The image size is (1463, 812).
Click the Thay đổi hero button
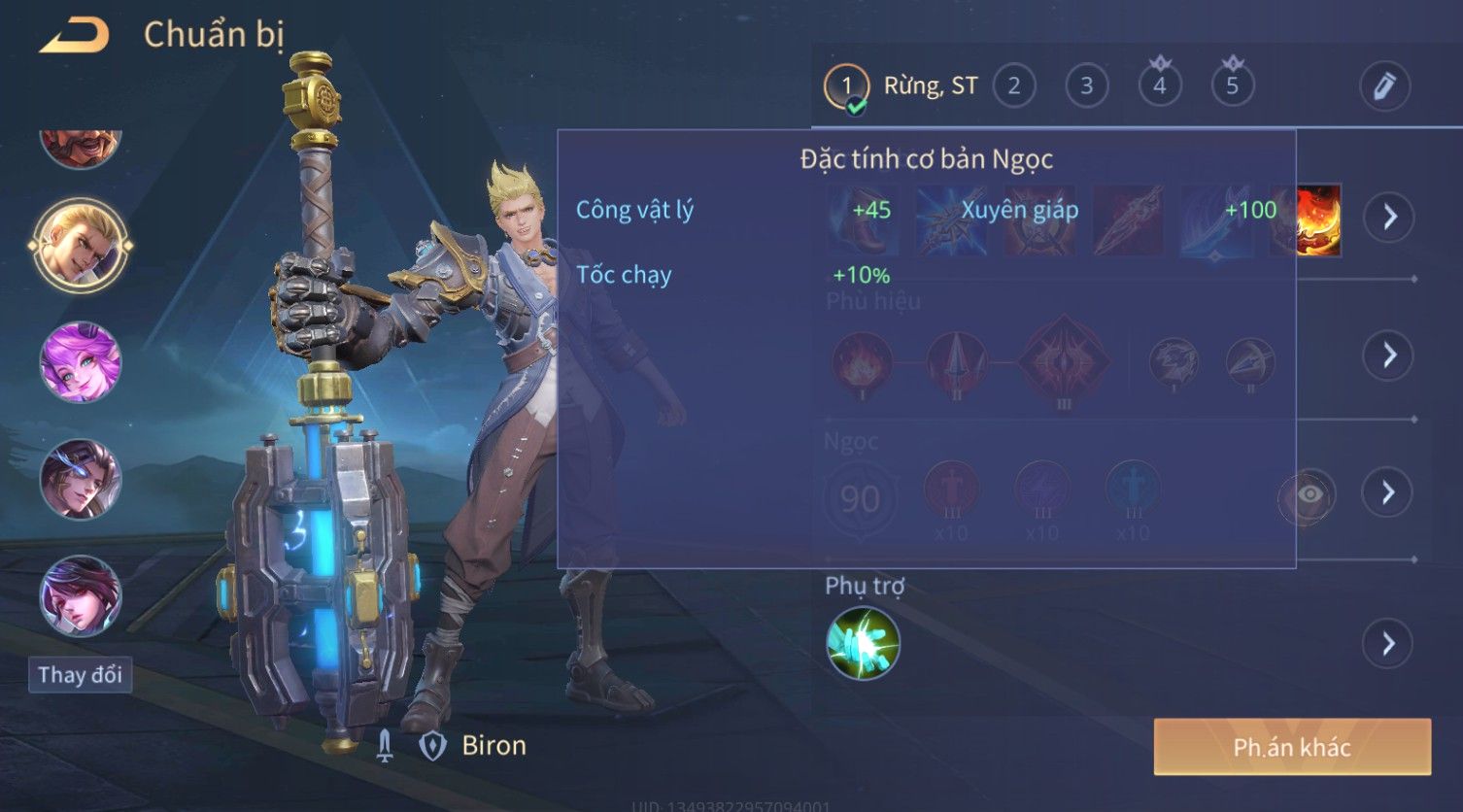tap(80, 674)
